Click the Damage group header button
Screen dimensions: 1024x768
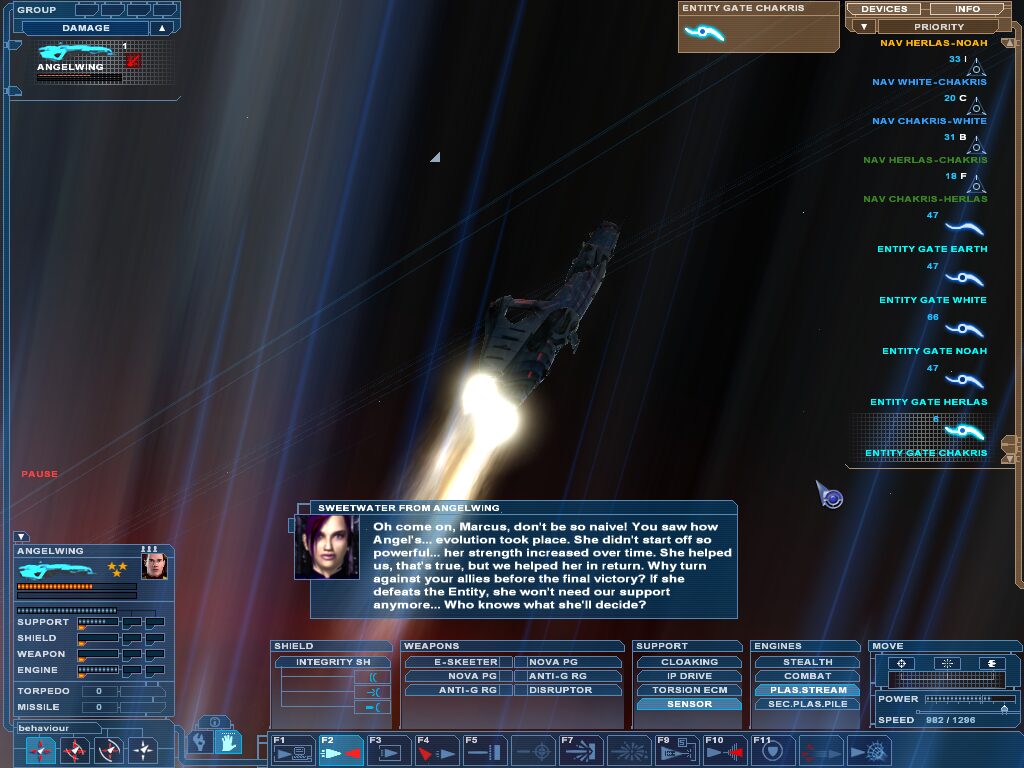click(x=86, y=28)
